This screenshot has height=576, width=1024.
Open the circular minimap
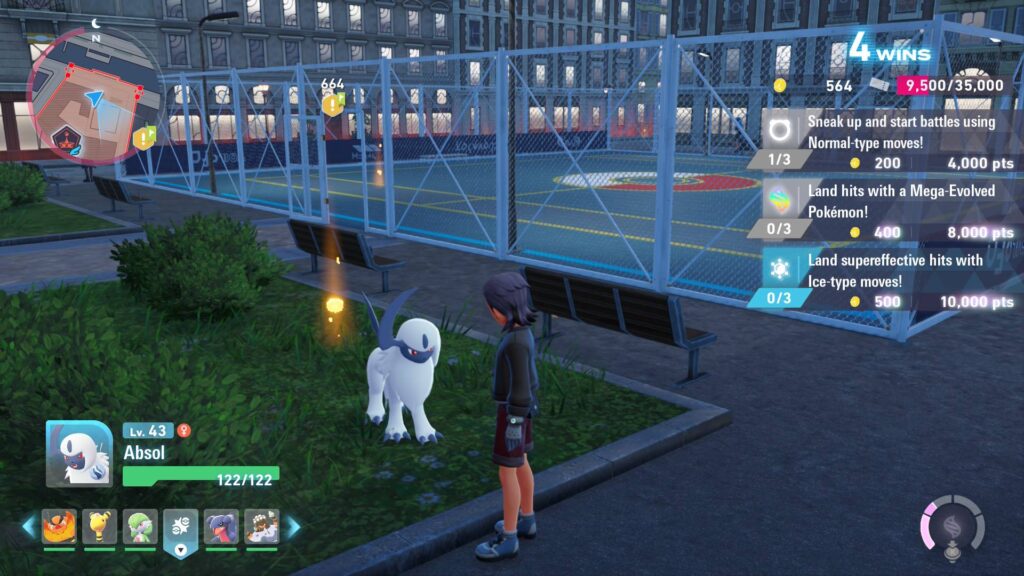pyautogui.click(x=93, y=93)
